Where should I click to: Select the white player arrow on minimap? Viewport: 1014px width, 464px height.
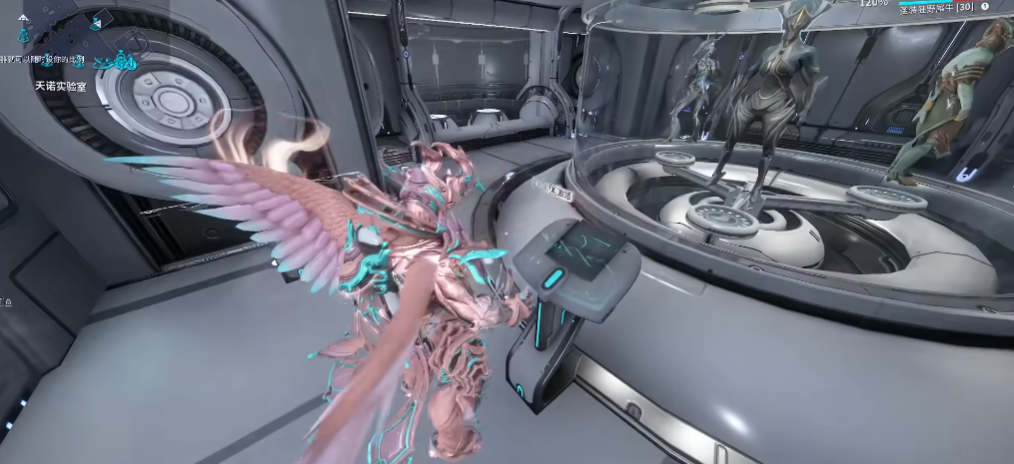click(23, 17)
